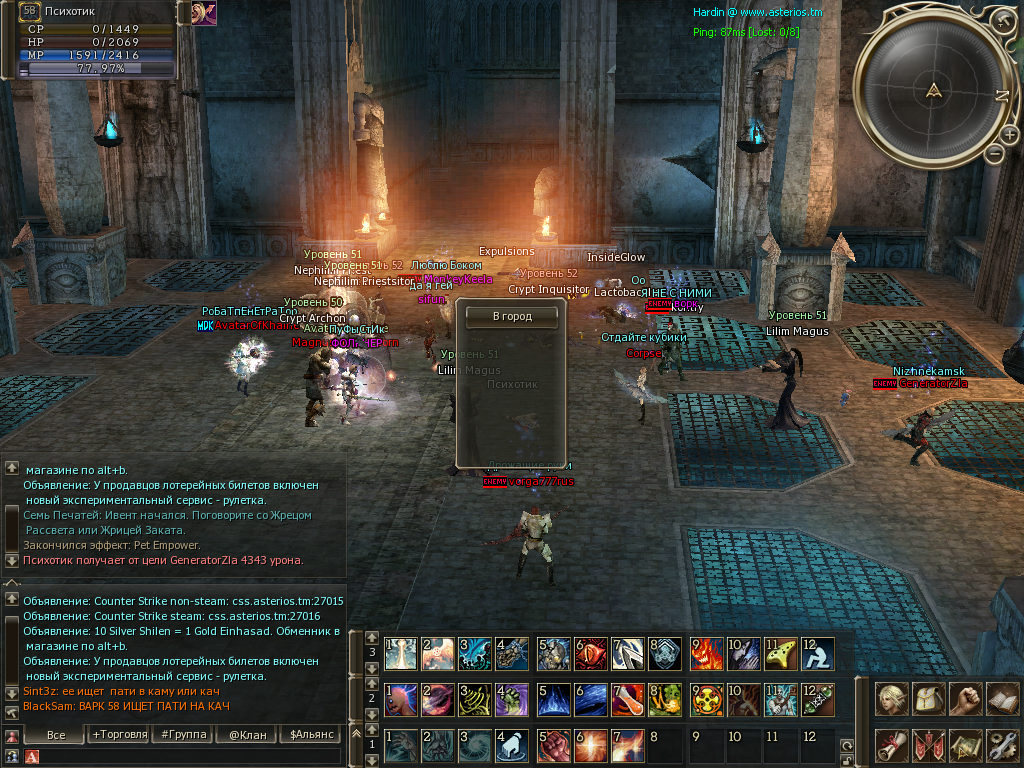Switch to the "Все" chat tab
The image size is (1024, 768).
tap(56, 735)
